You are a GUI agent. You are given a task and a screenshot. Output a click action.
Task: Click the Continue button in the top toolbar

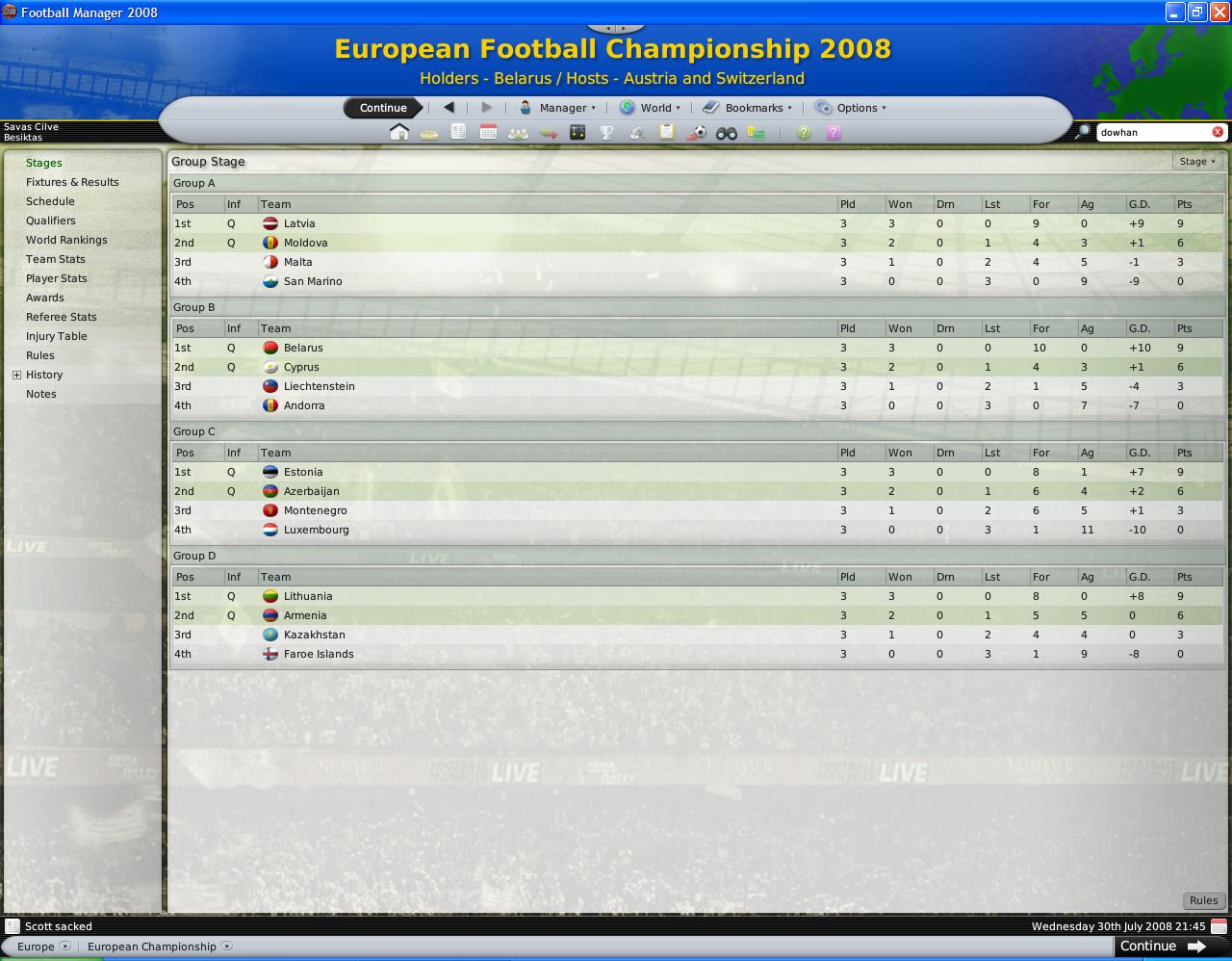tap(383, 108)
